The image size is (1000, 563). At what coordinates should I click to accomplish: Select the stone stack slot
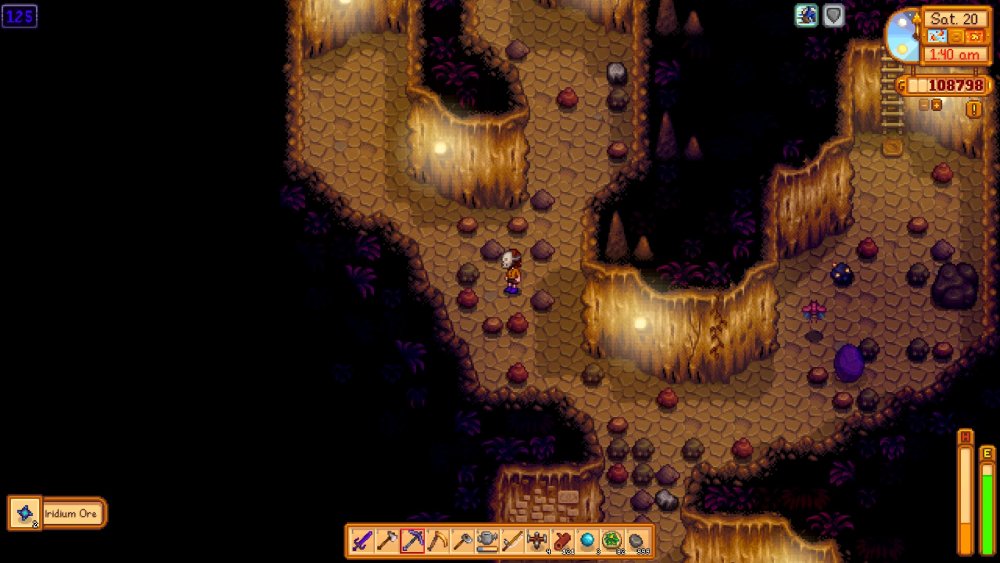point(637,541)
